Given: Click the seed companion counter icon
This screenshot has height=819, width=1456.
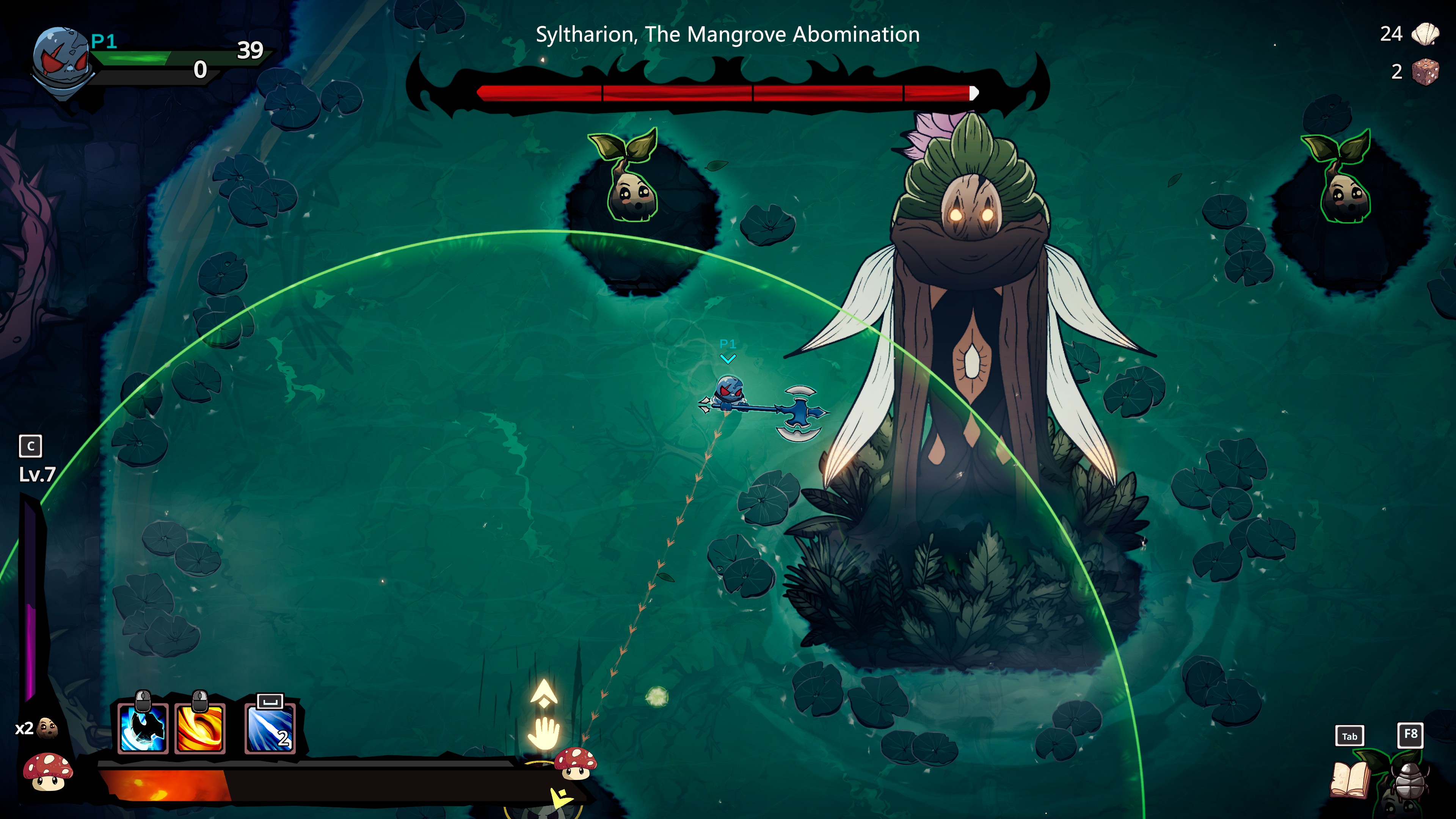Looking at the screenshot, I should (47, 728).
